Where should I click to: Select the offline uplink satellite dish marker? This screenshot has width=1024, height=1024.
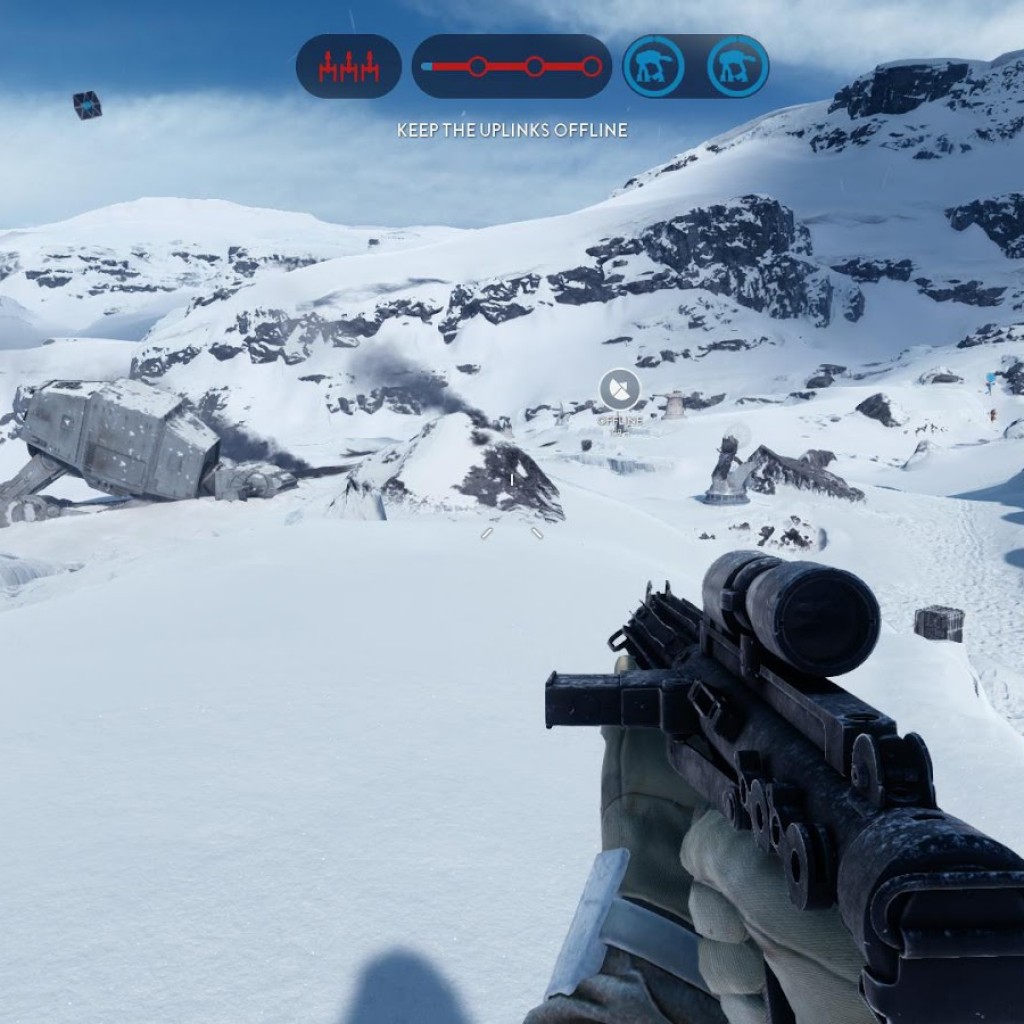pyautogui.click(x=619, y=389)
